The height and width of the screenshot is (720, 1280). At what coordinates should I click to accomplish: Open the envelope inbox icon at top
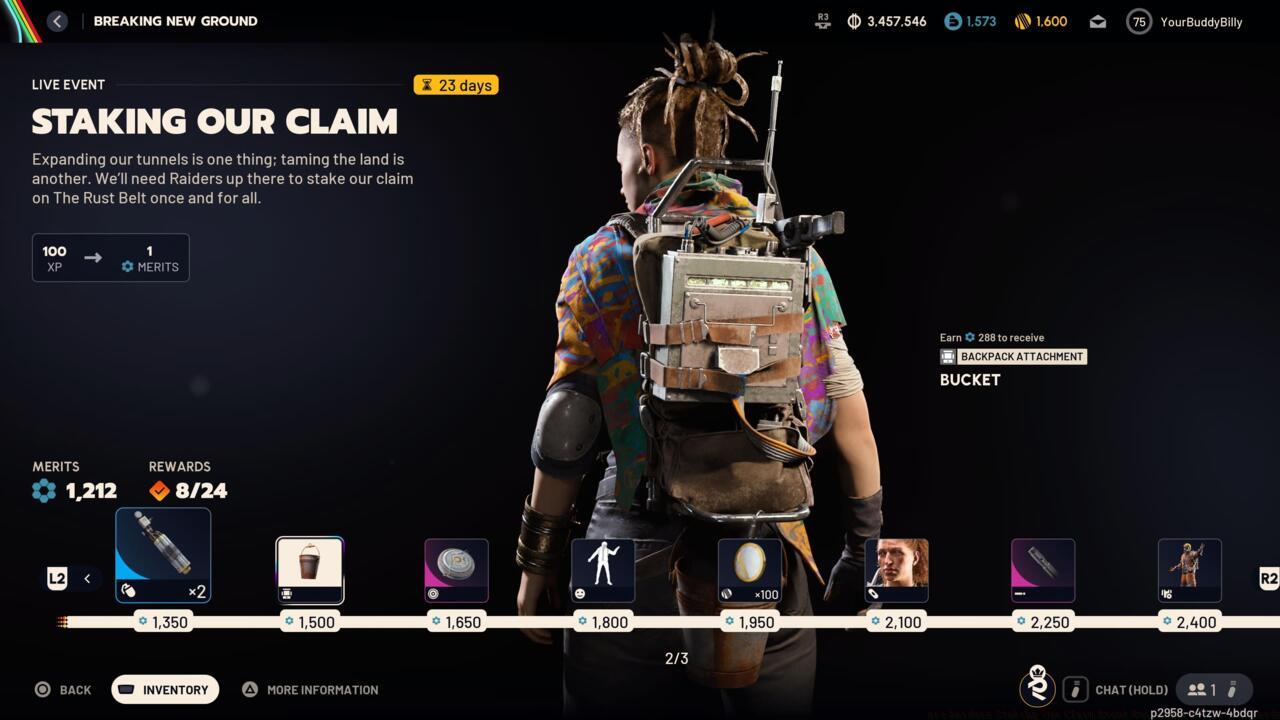1097,21
